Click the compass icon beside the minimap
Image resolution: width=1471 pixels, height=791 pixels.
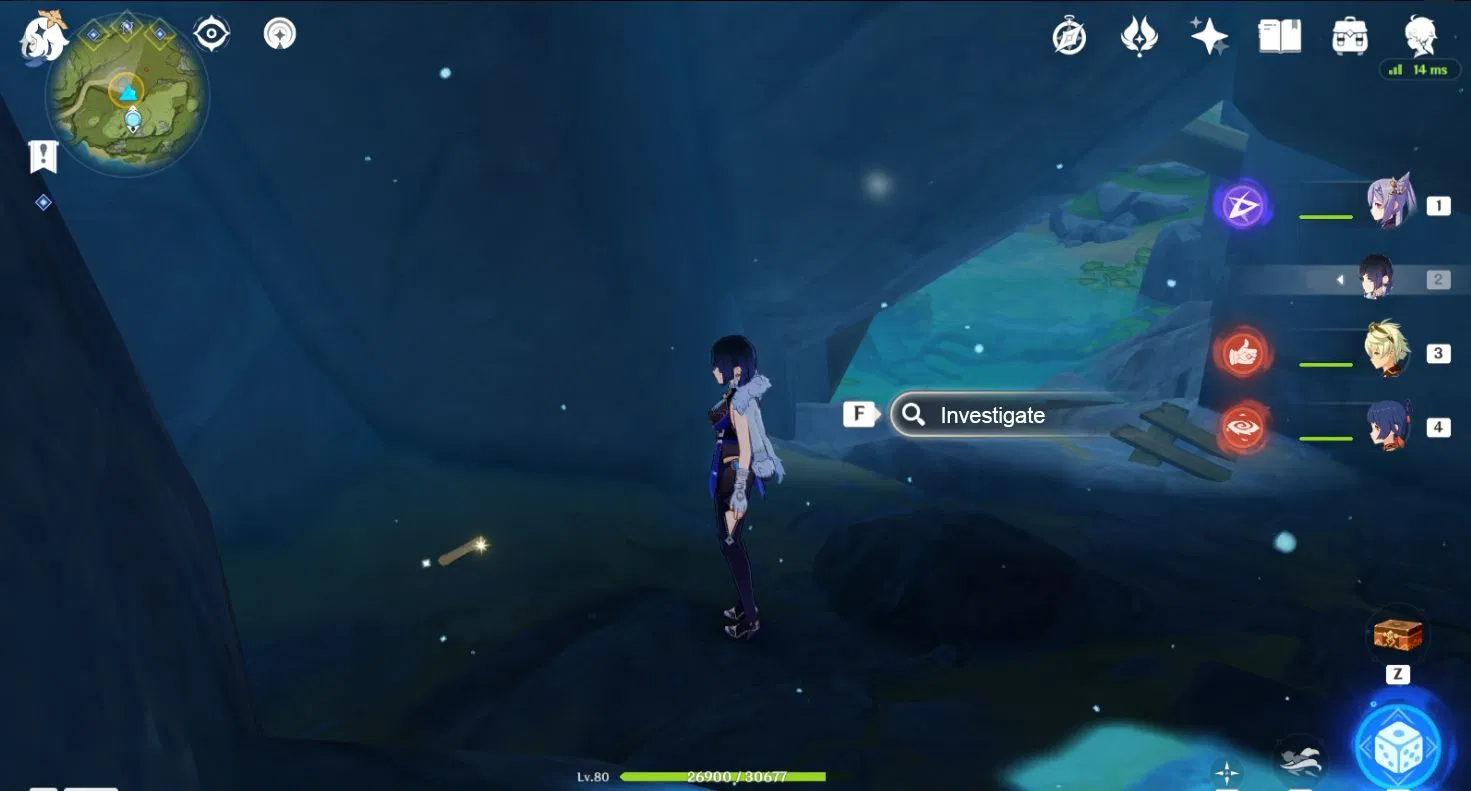click(x=209, y=31)
